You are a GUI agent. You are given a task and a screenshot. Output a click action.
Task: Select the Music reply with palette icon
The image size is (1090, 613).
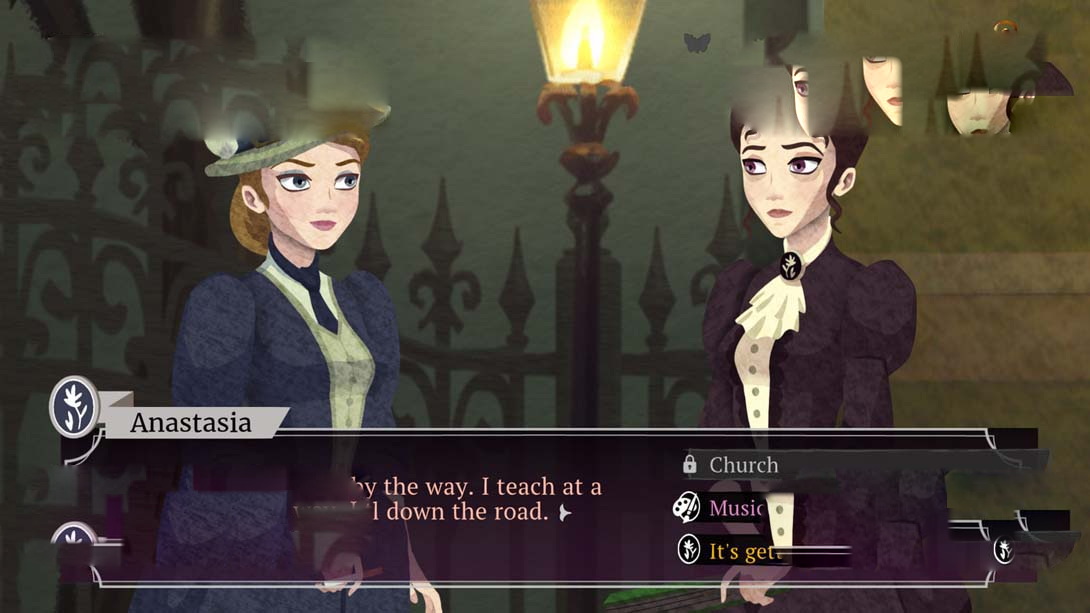coord(735,508)
